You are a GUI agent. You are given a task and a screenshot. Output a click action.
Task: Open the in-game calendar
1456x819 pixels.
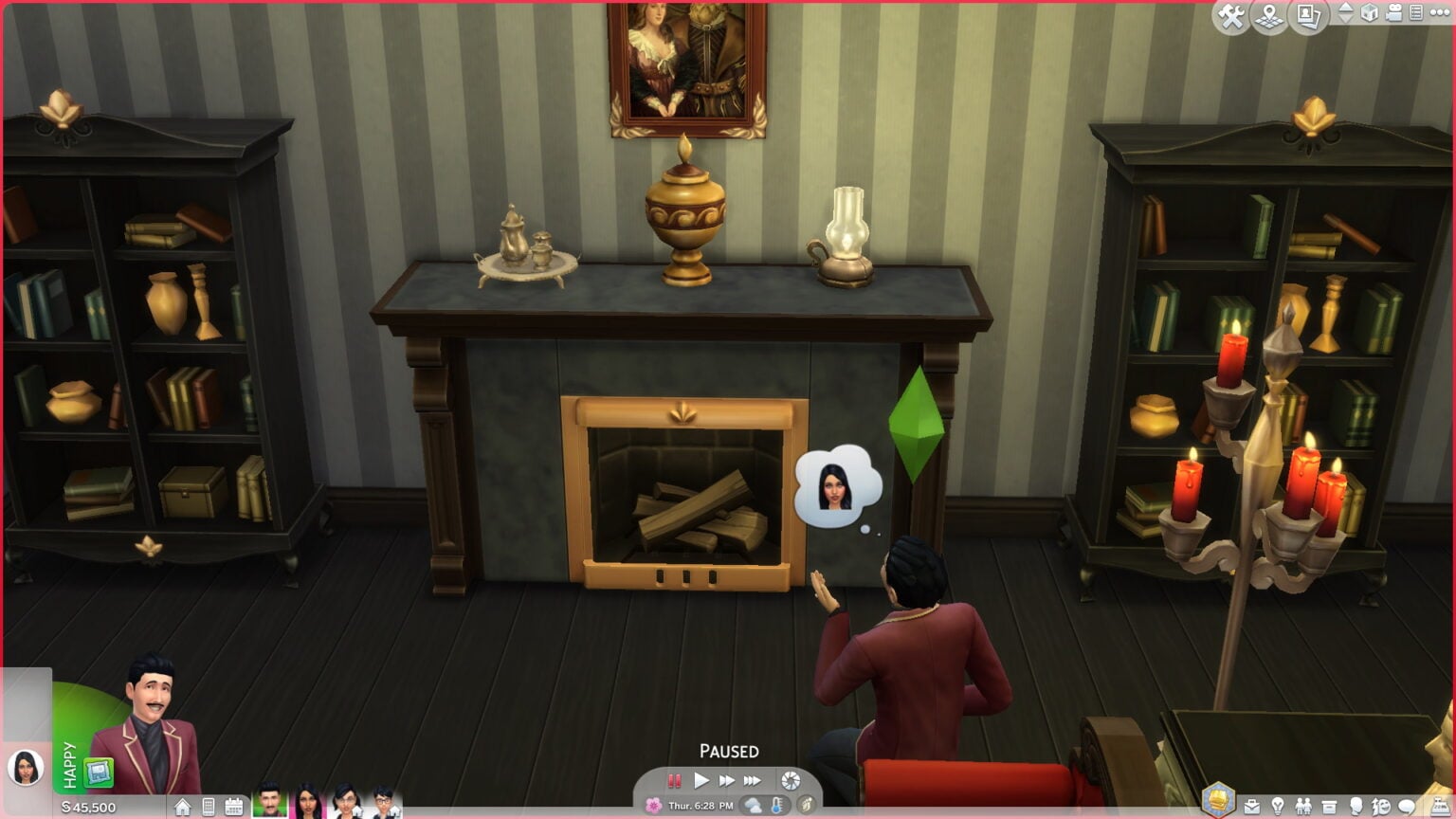[233, 808]
